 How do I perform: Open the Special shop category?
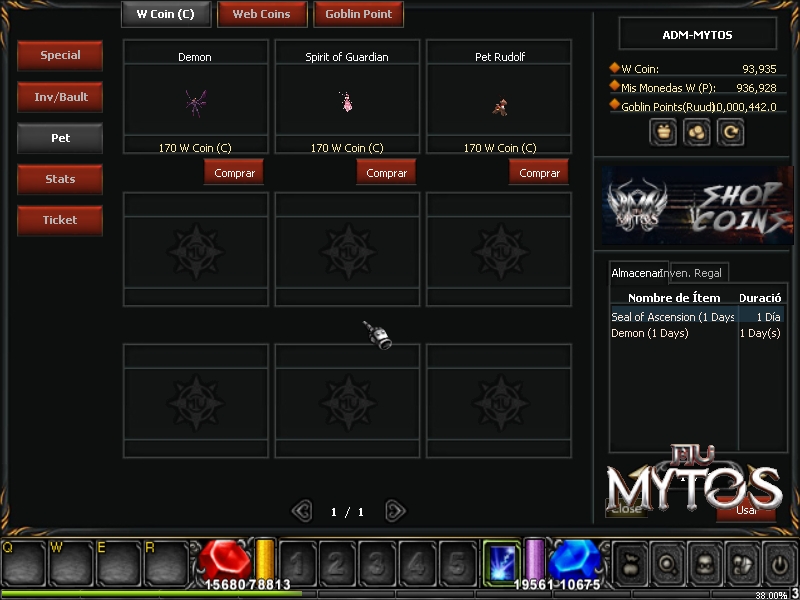tap(60, 56)
